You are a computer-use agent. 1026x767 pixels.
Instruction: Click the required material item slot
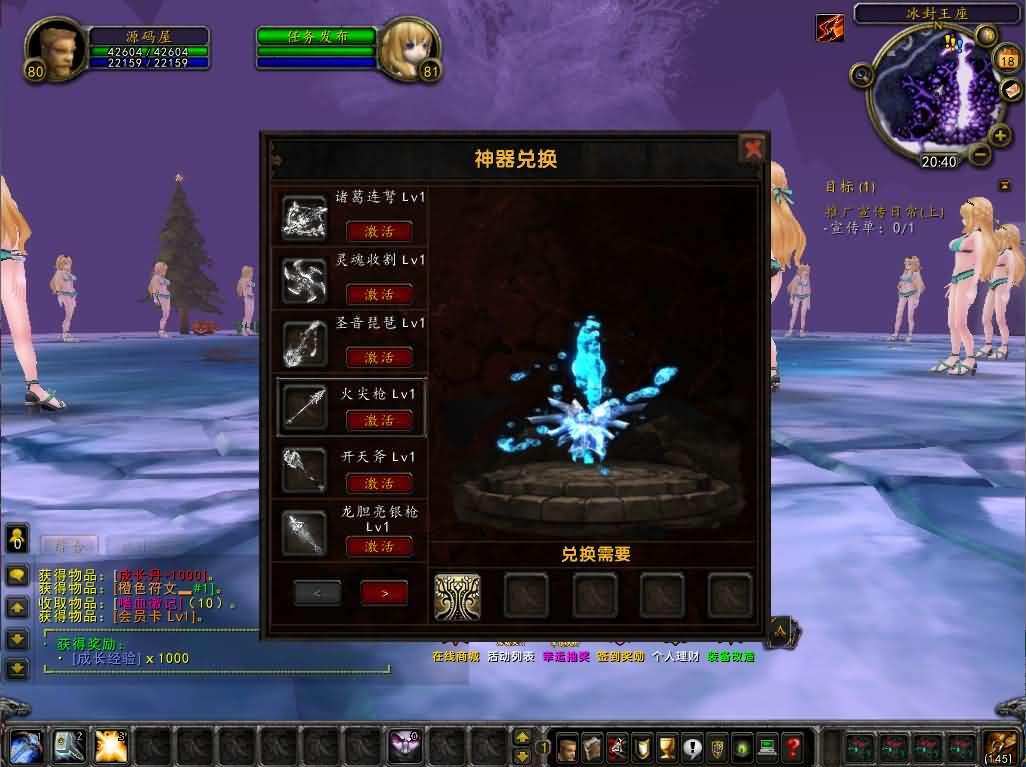(457, 596)
